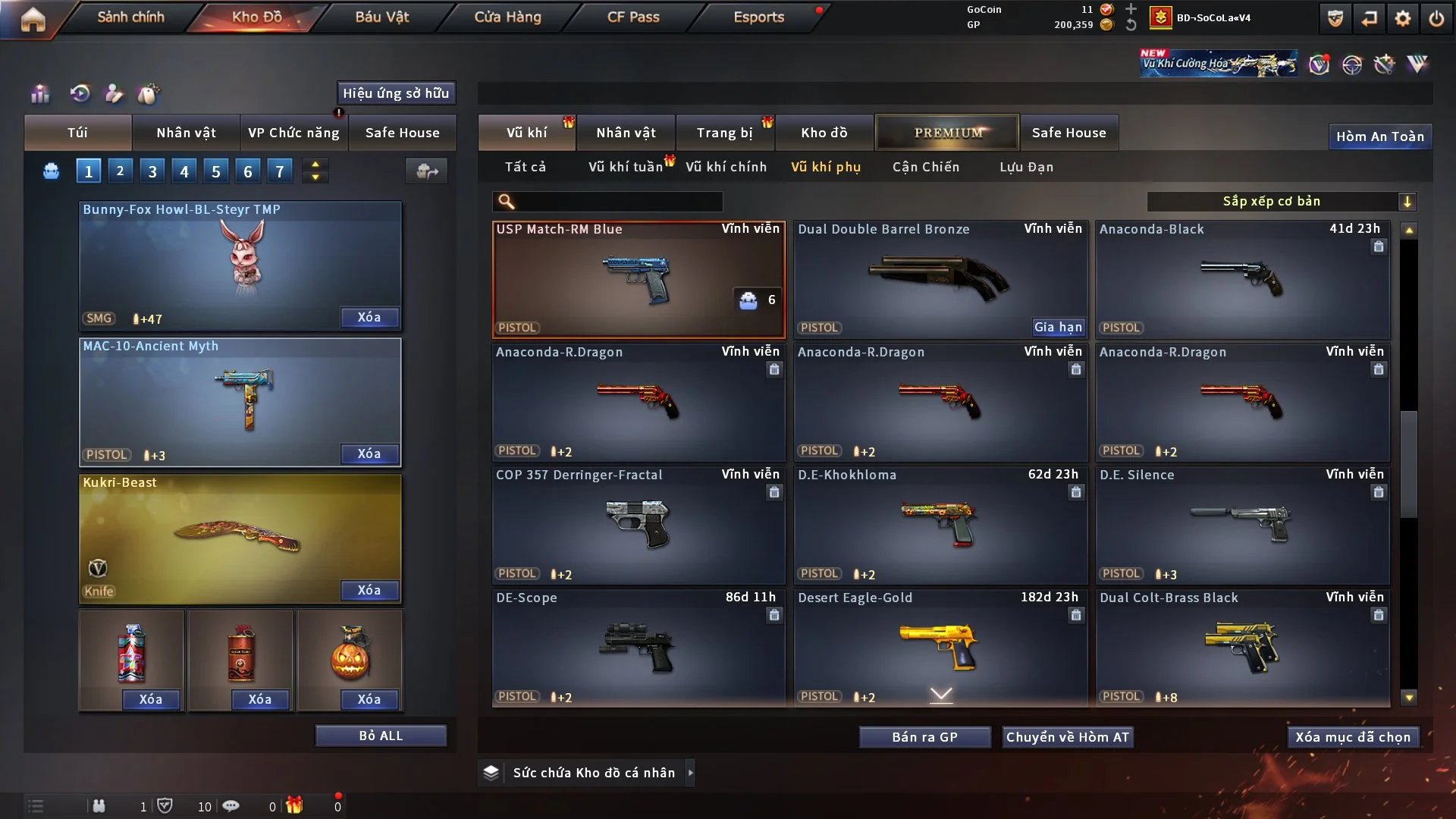The width and height of the screenshot is (1456, 819).
Task: Open the settings gear in the top-right corner
Action: [1402, 17]
